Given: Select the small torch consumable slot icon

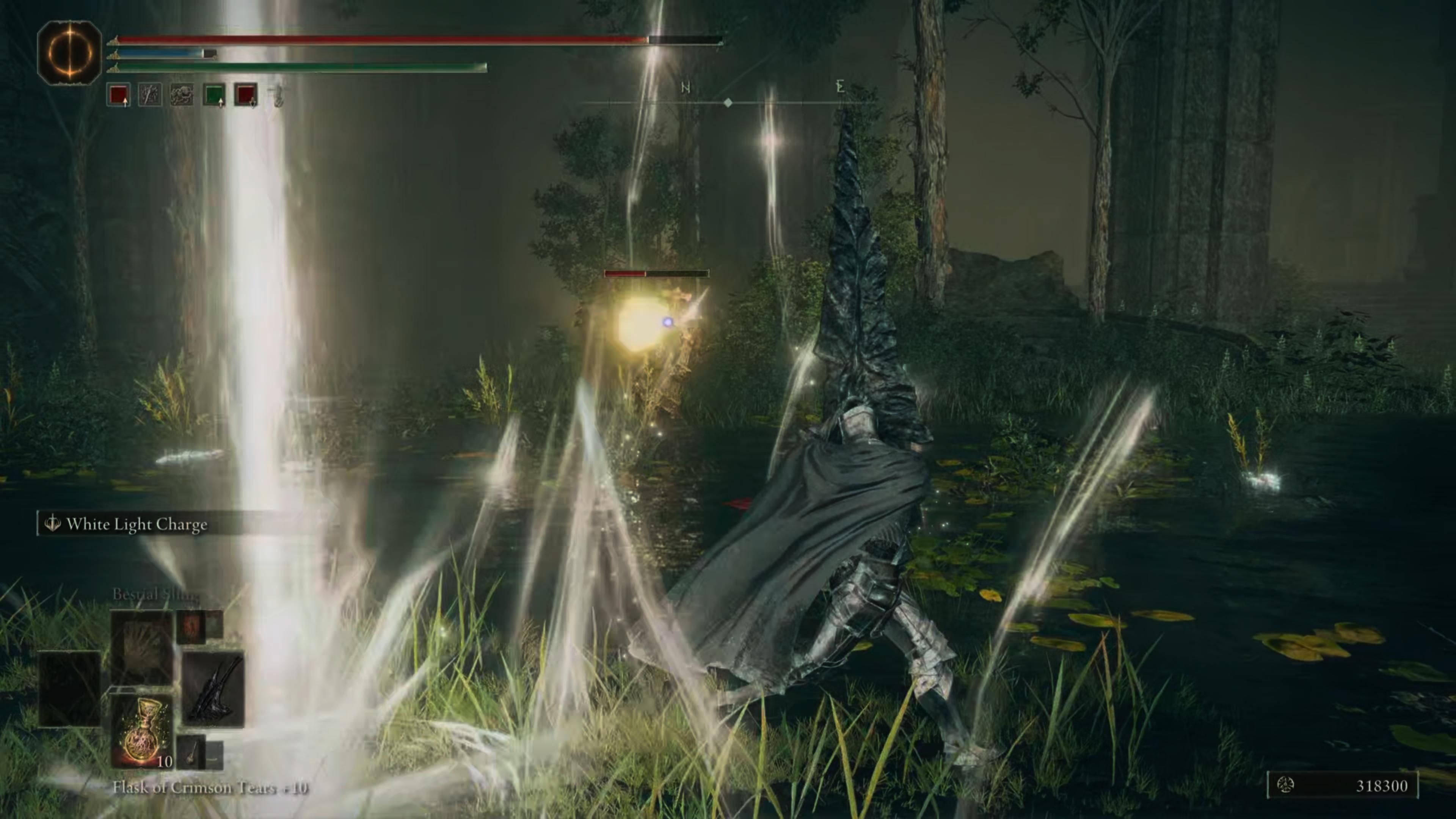Looking at the screenshot, I should coord(192,752).
